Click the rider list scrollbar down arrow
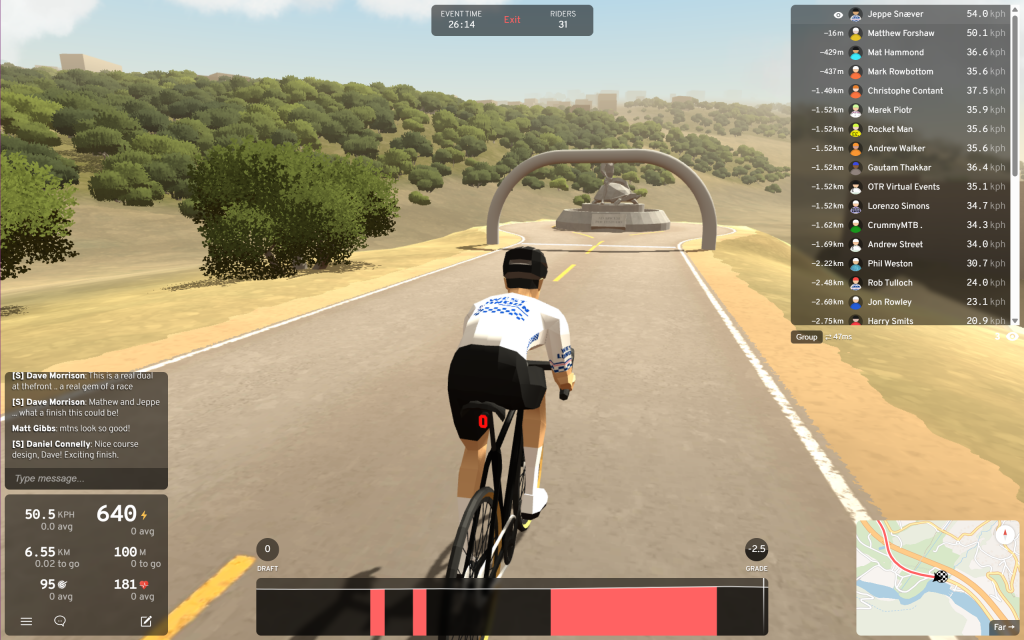The width and height of the screenshot is (1024, 640). point(1016,320)
